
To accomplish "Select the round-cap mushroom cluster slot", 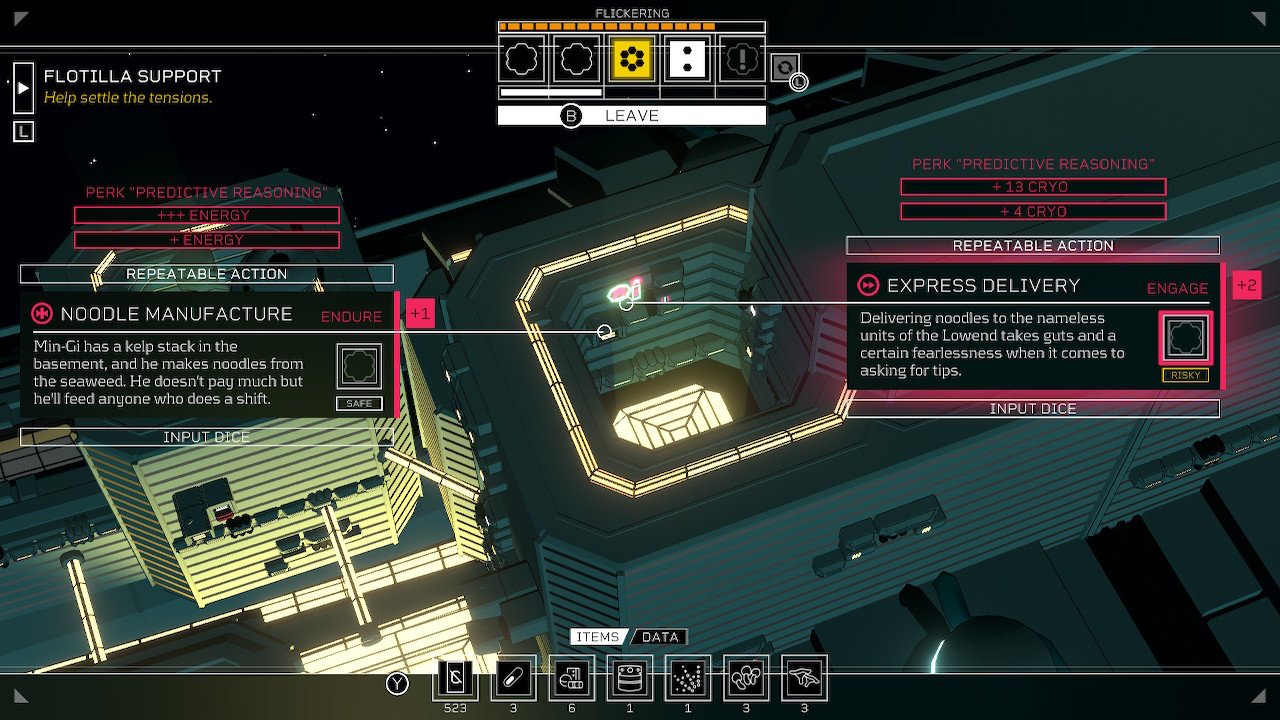I will coord(746,680).
